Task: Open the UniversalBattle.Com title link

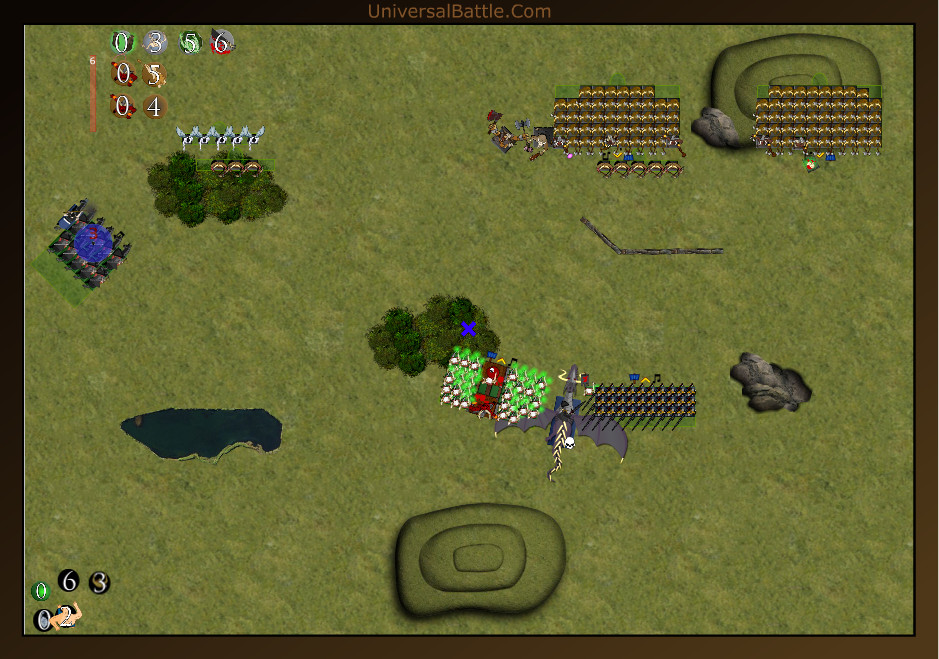Action: point(459,11)
